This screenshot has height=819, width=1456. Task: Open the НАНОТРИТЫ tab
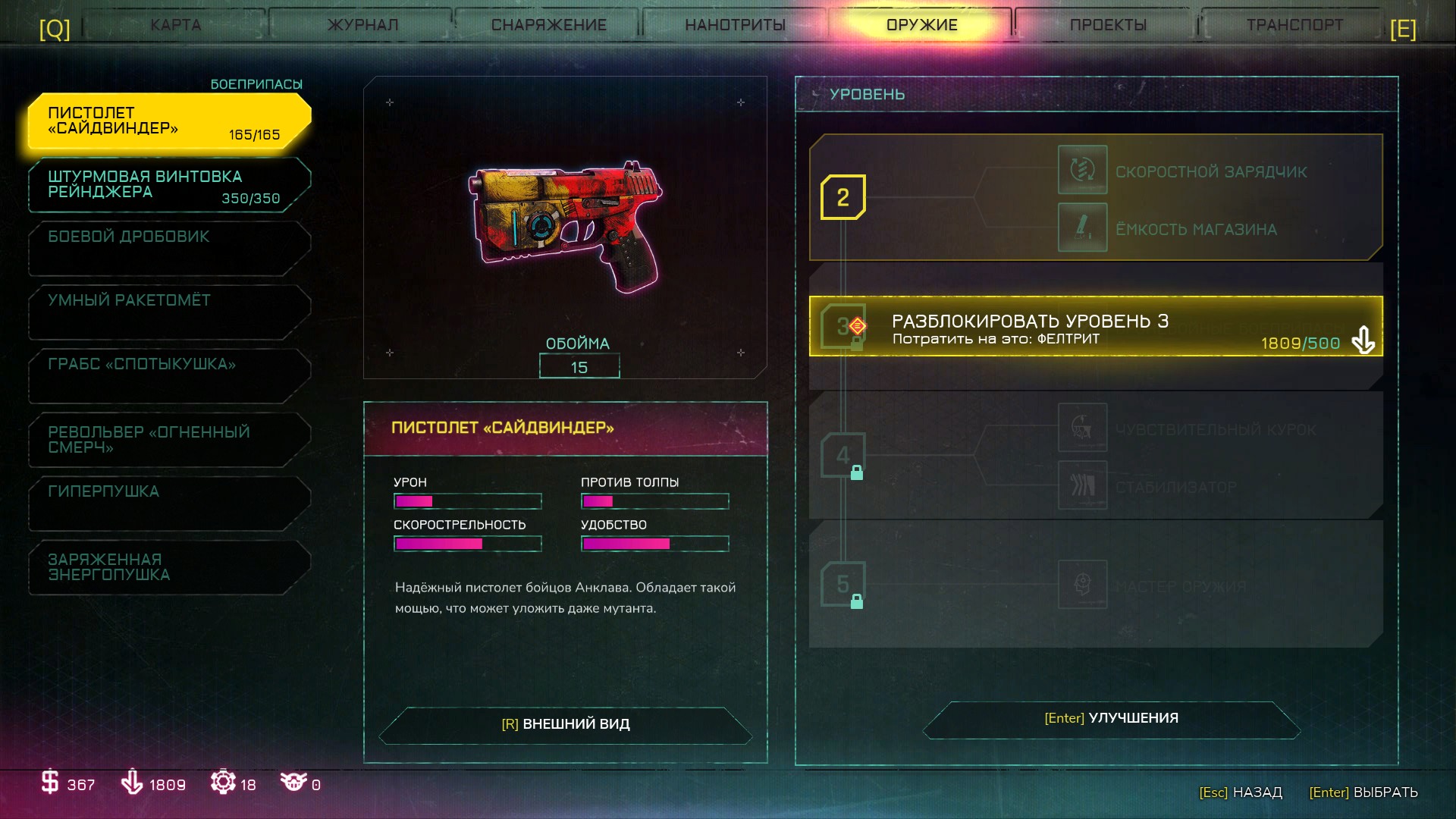(x=735, y=25)
